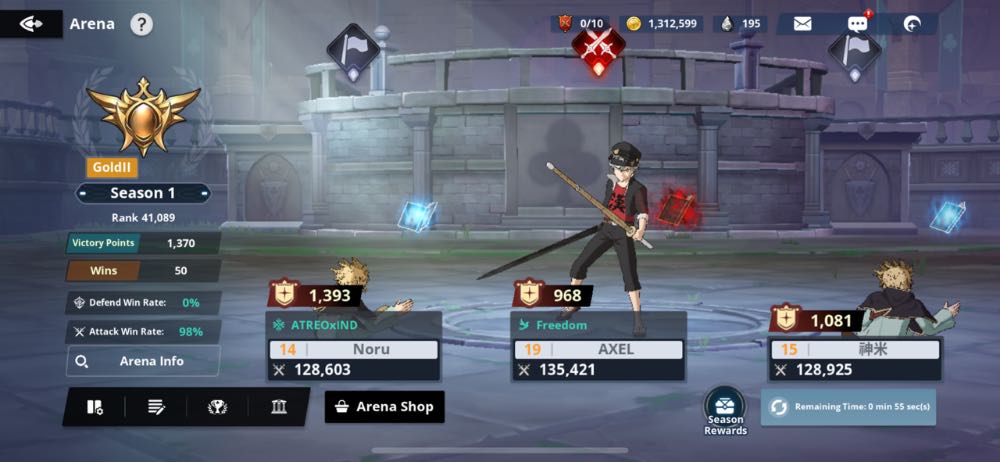Viewport: 1000px width, 462px height.
Task: Show the trophy rankings icon
Action: (x=217, y=407)
